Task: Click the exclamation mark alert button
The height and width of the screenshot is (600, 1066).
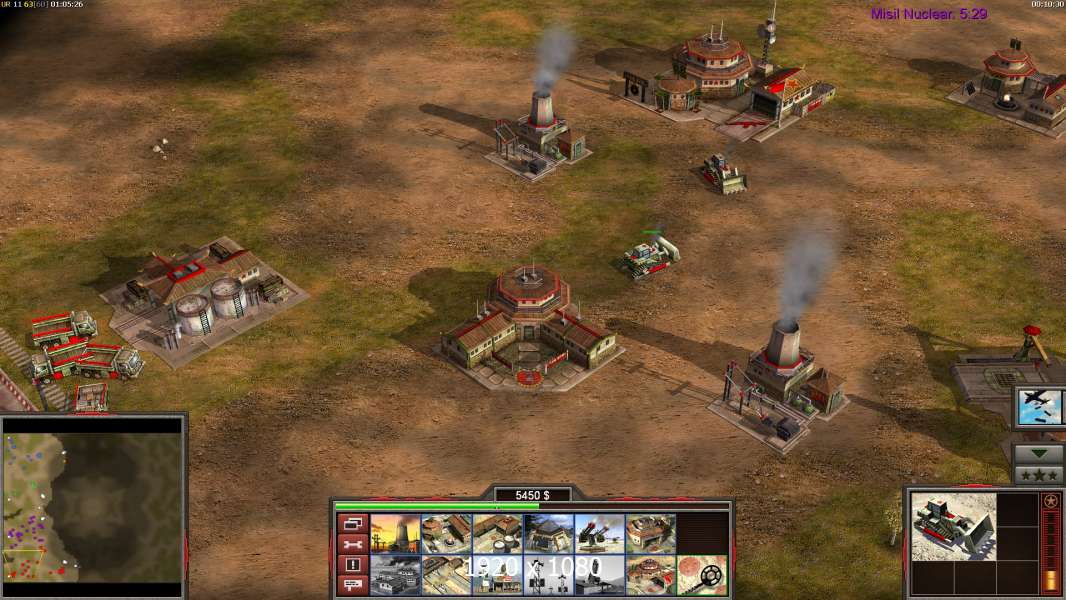Action: tap(352, 565)
